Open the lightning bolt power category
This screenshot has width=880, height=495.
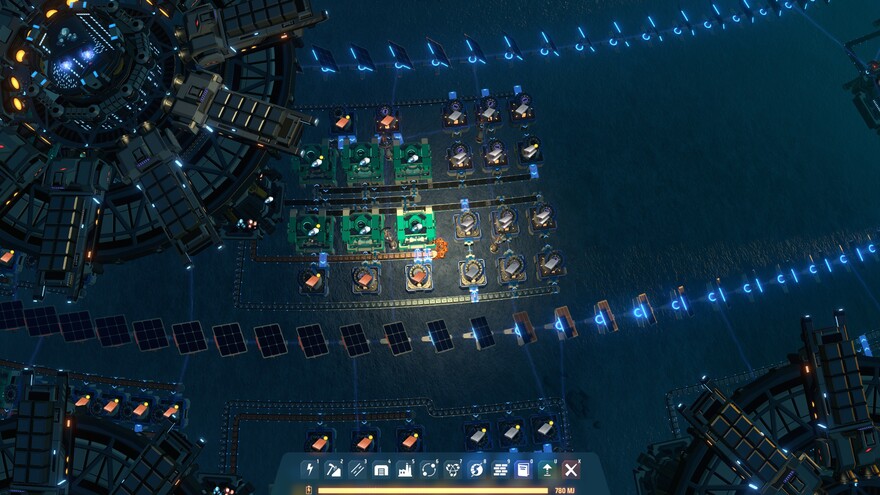309,469
